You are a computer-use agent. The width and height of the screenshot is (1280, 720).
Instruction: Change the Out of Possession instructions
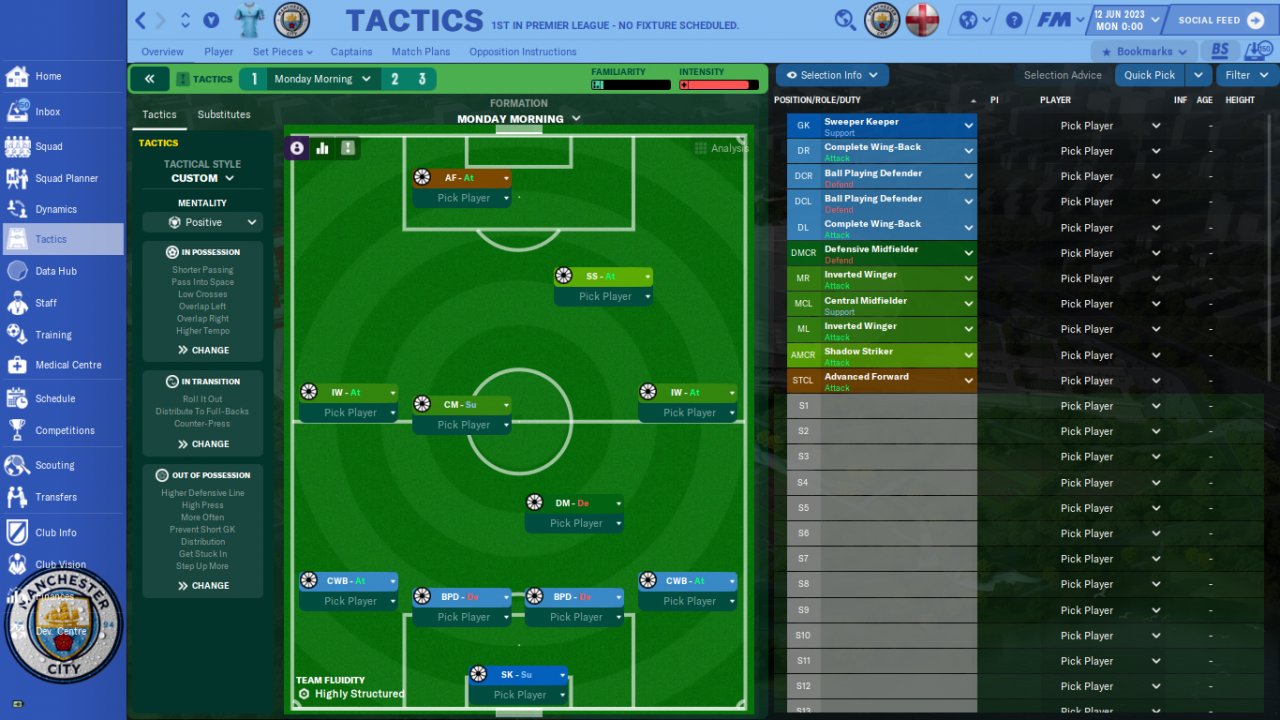(x=204, y=586)
